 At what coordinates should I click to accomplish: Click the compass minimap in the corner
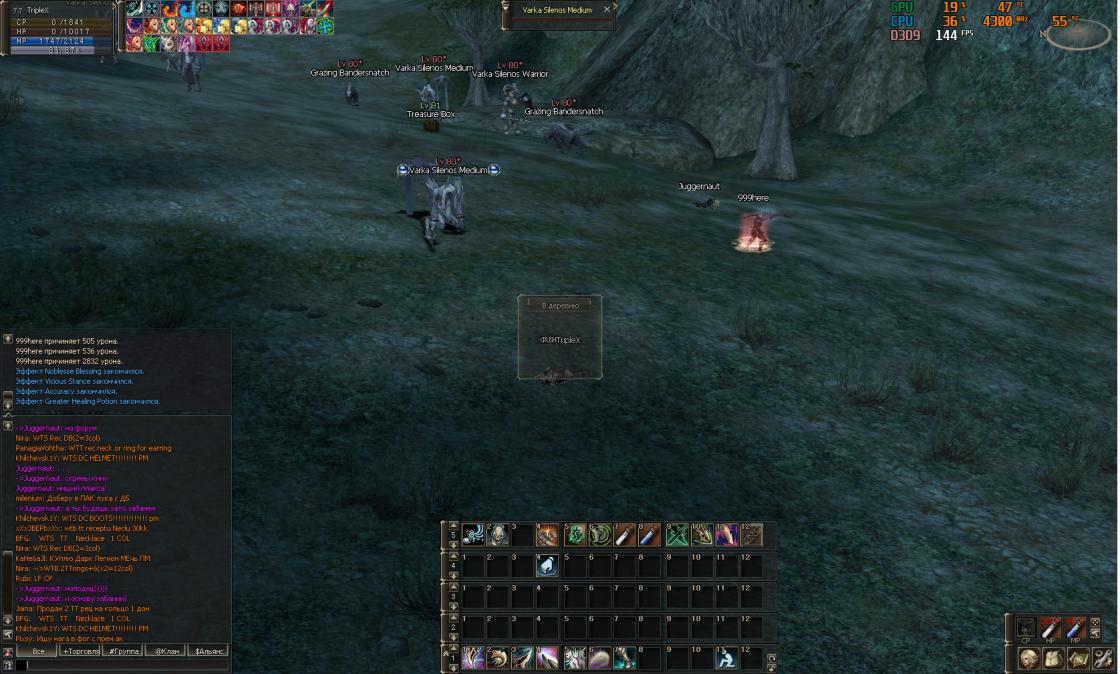click(1078, 34)
